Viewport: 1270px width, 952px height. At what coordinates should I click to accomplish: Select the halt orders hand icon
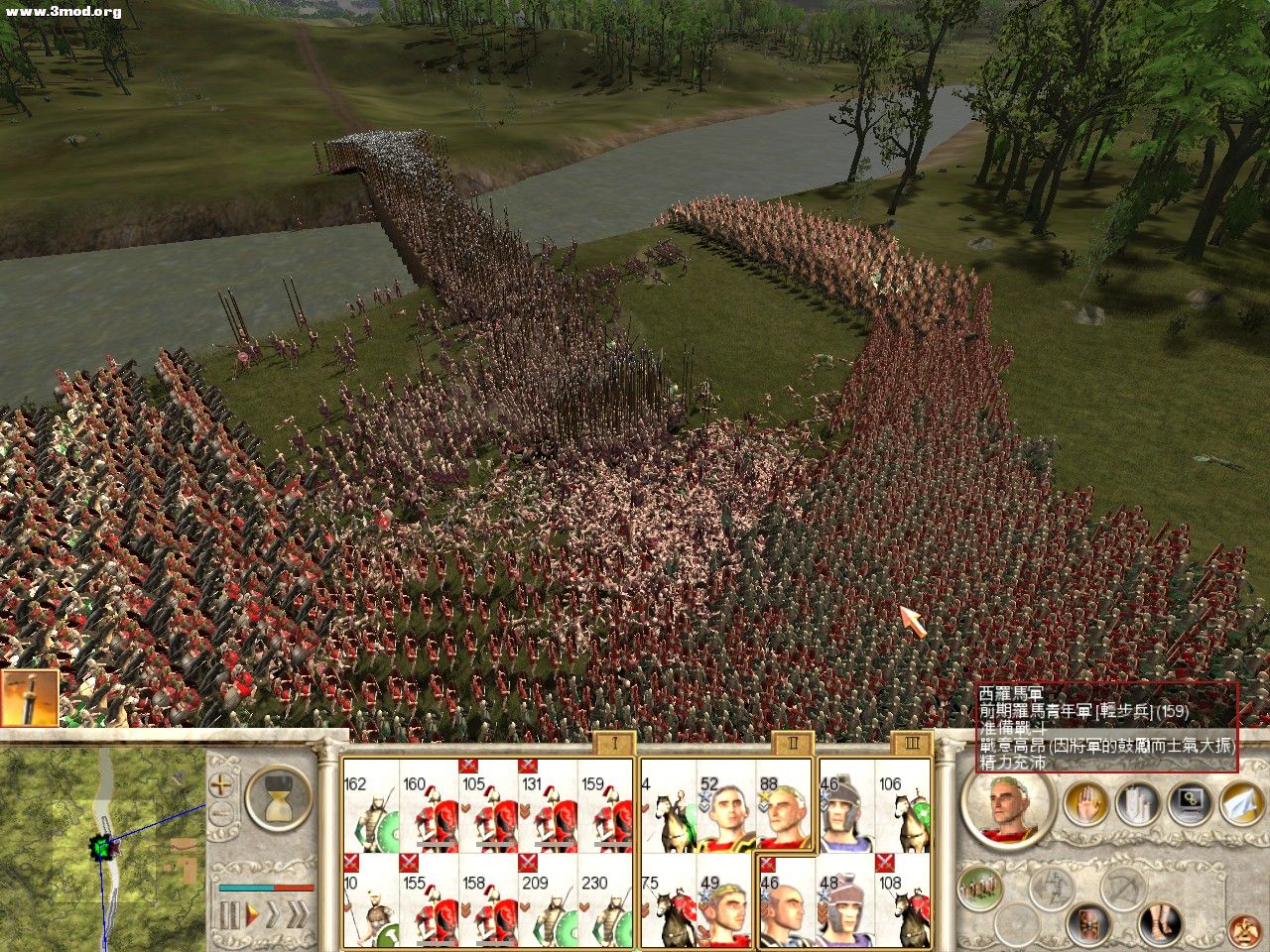click(x=1087, y=802)
